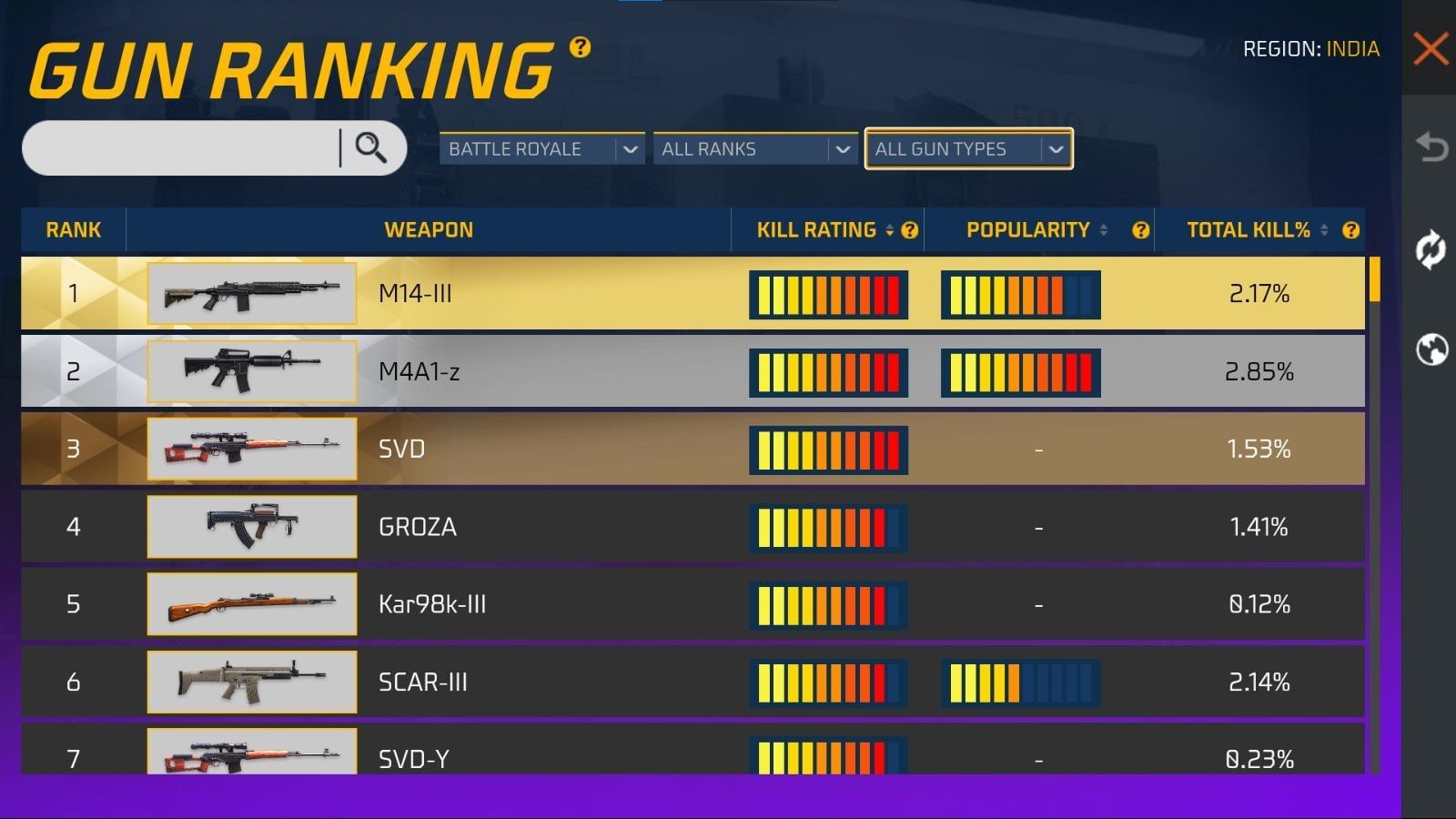Viewport: 1456px width, 819px height.
Task: Click the INDIA region link
Action: pyautogui.click(x=1355, y=49)
